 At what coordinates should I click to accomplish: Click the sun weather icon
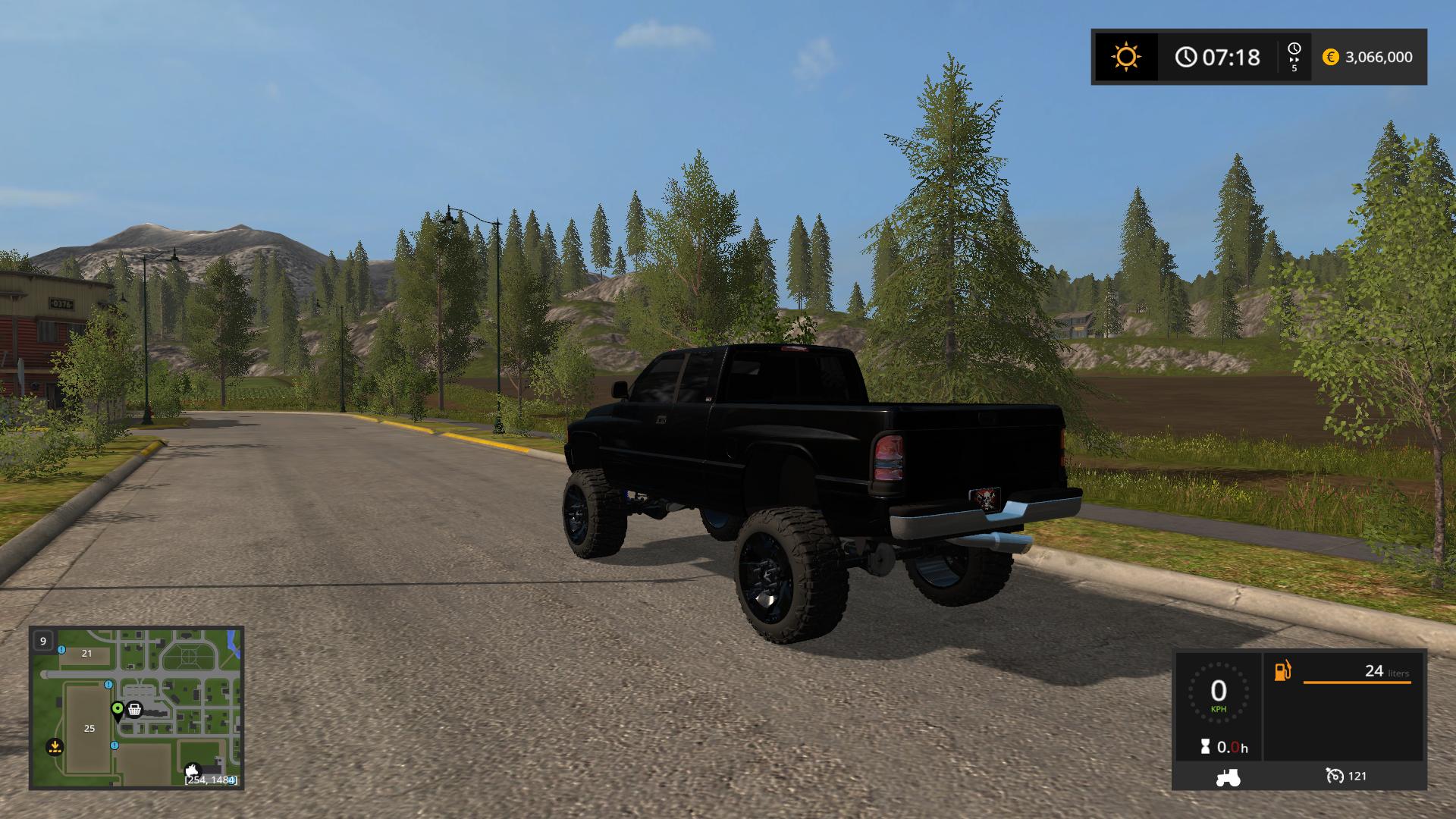click(x=1126, y=57)
